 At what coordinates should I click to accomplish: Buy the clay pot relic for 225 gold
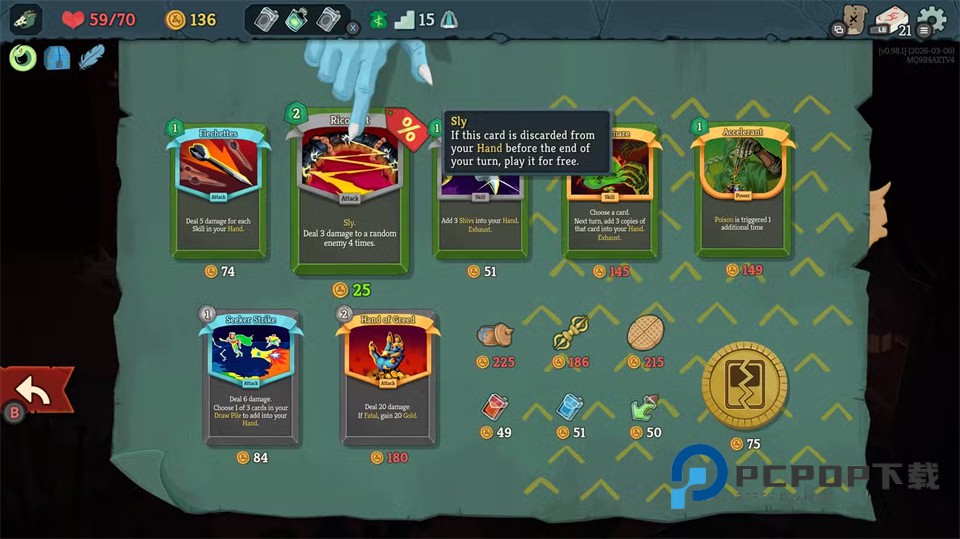click(495, 337)
